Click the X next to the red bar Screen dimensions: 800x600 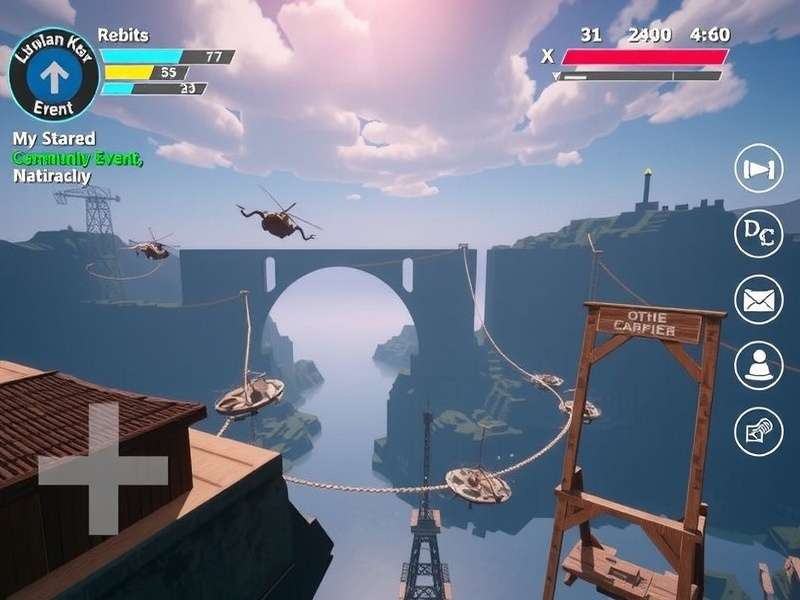click(x=547, y=57)
